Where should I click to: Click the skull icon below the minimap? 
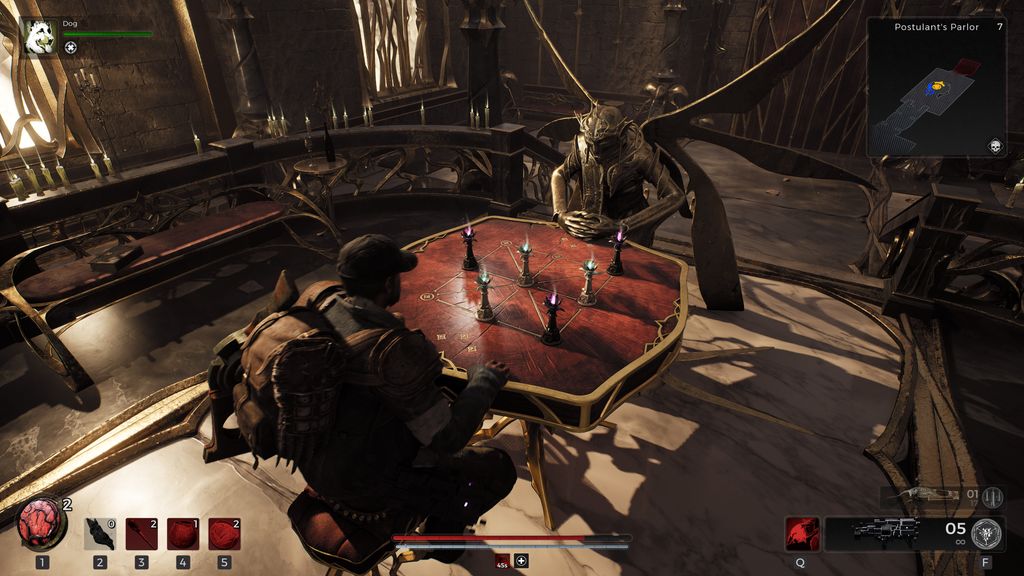(x=995, y=146)
